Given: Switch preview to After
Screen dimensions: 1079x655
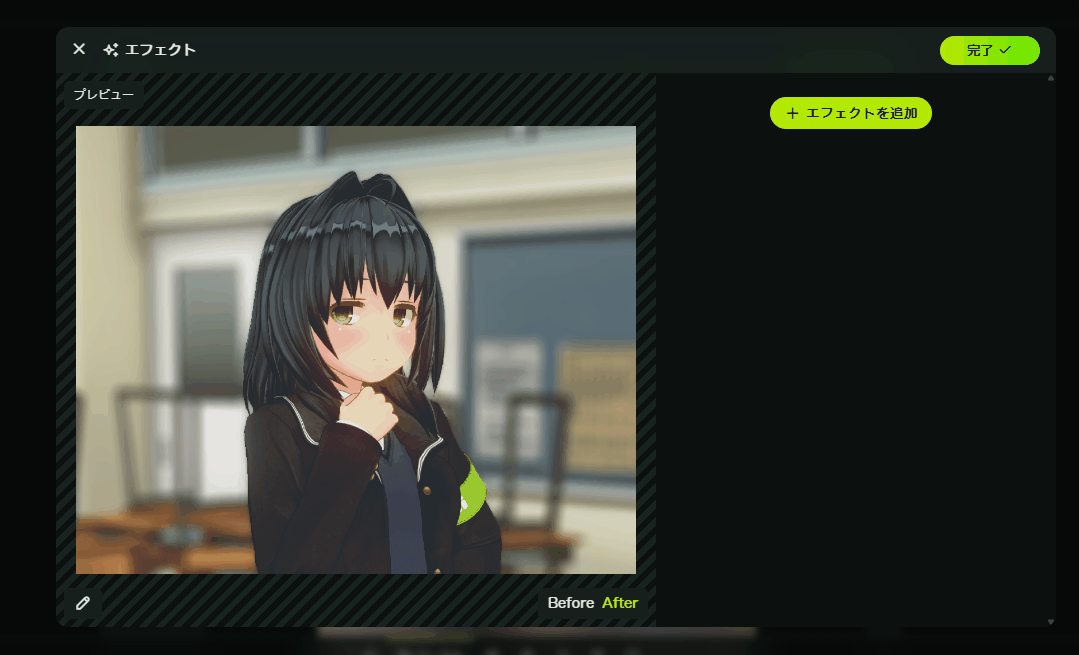Looking at the screenshot, I should [620, 603].
